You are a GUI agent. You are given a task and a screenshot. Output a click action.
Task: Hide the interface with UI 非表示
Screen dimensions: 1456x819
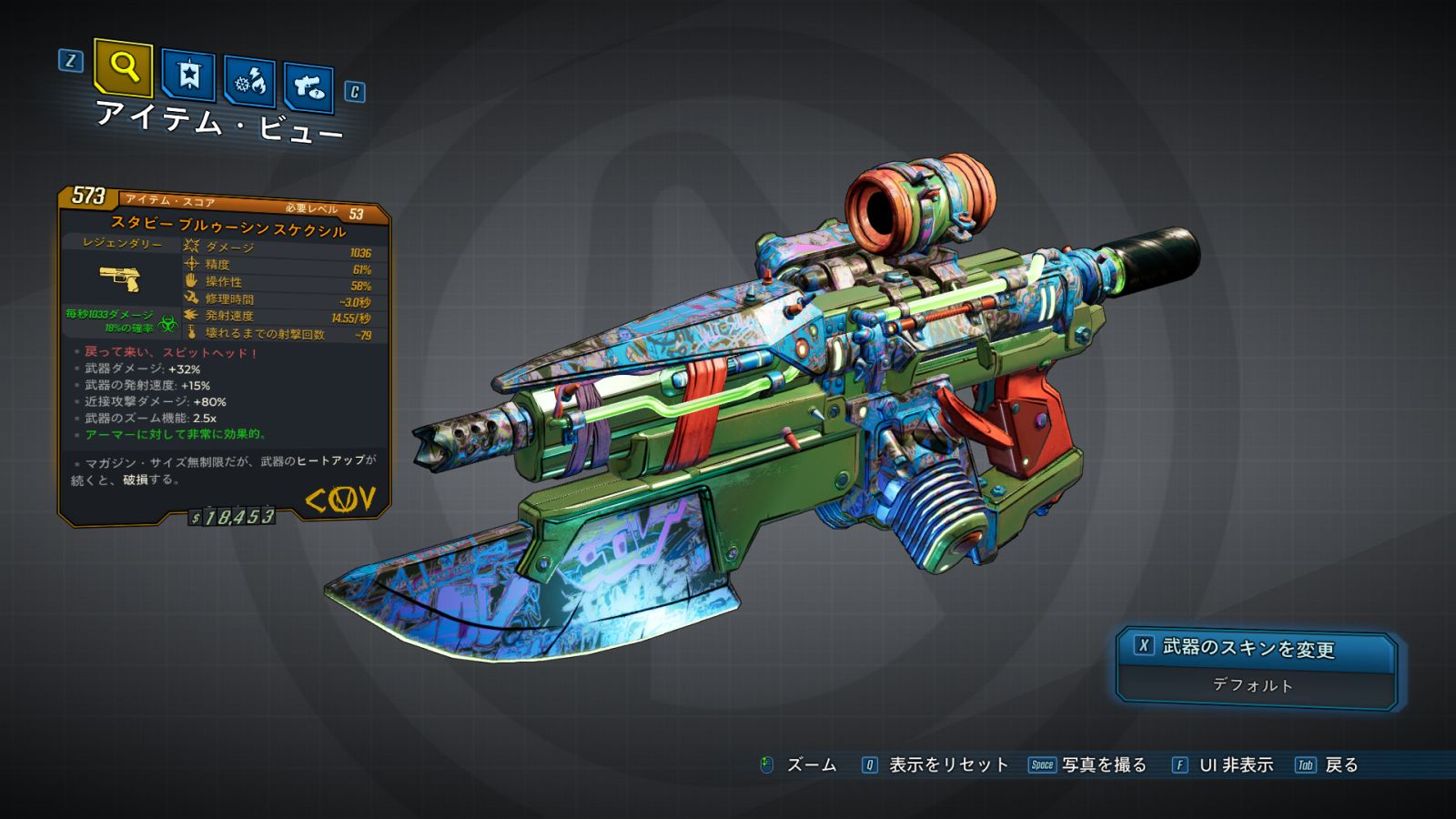pyautogui.click(x=1235, y=765)
